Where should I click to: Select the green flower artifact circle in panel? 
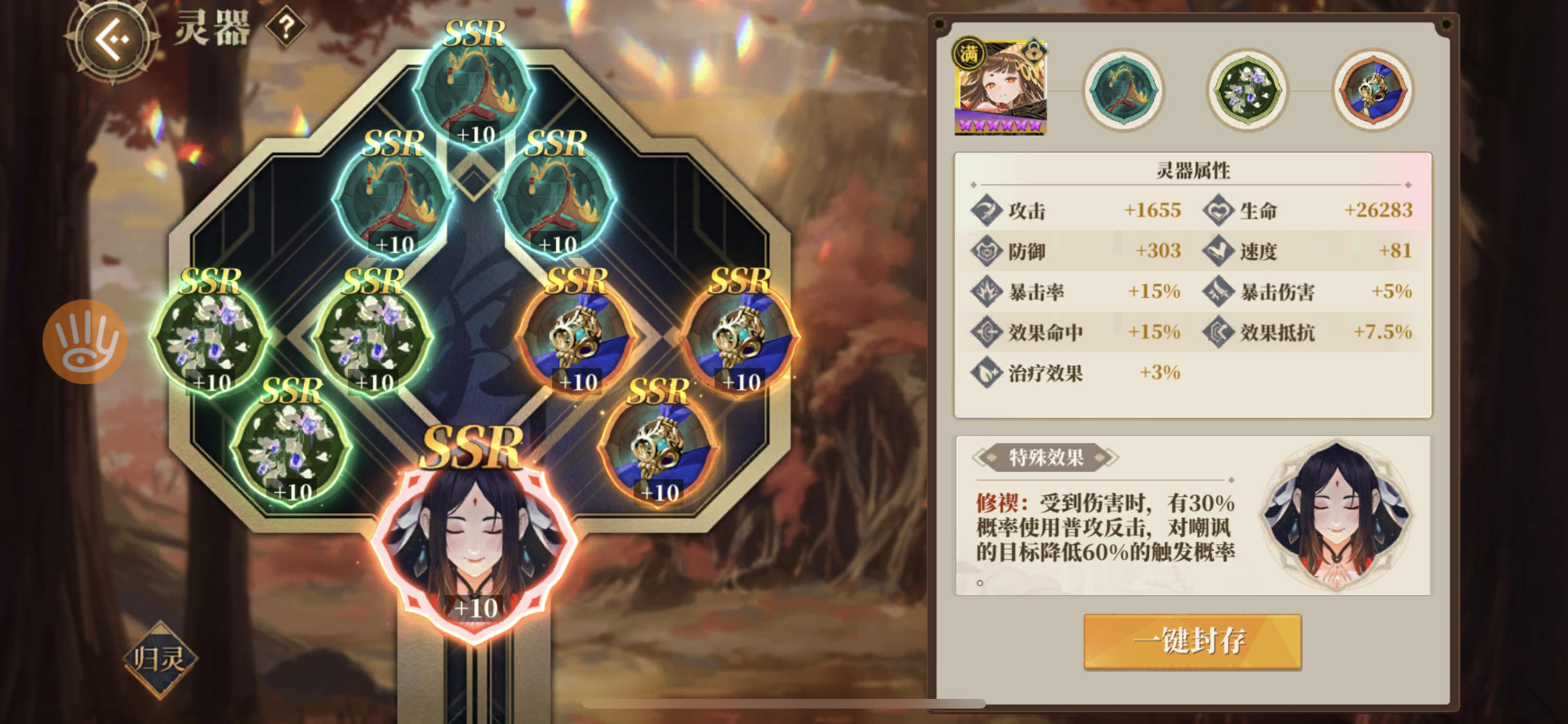pyautogui.click(x=1247, y=90)
